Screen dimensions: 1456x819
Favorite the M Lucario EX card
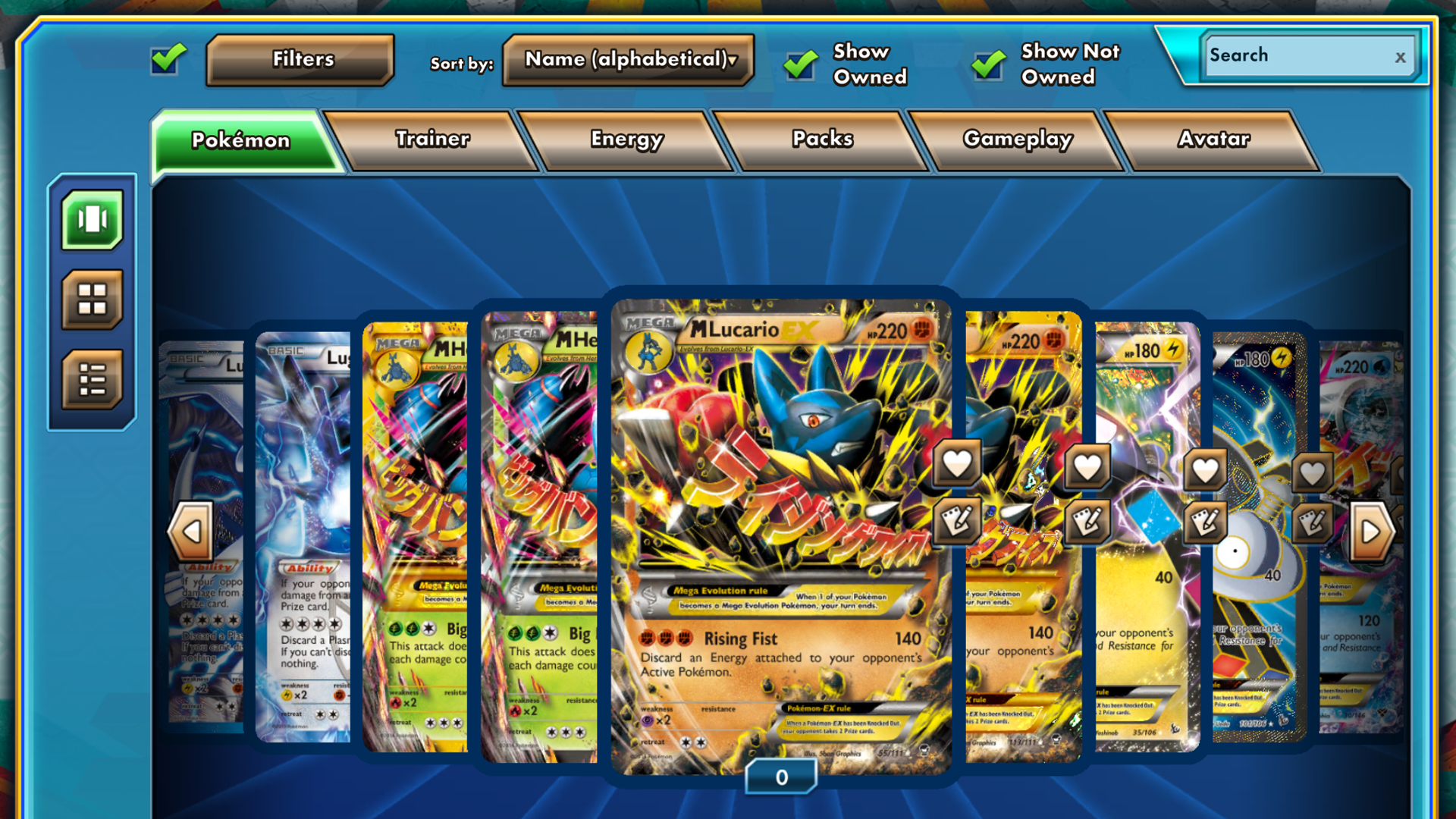point(957,463)
